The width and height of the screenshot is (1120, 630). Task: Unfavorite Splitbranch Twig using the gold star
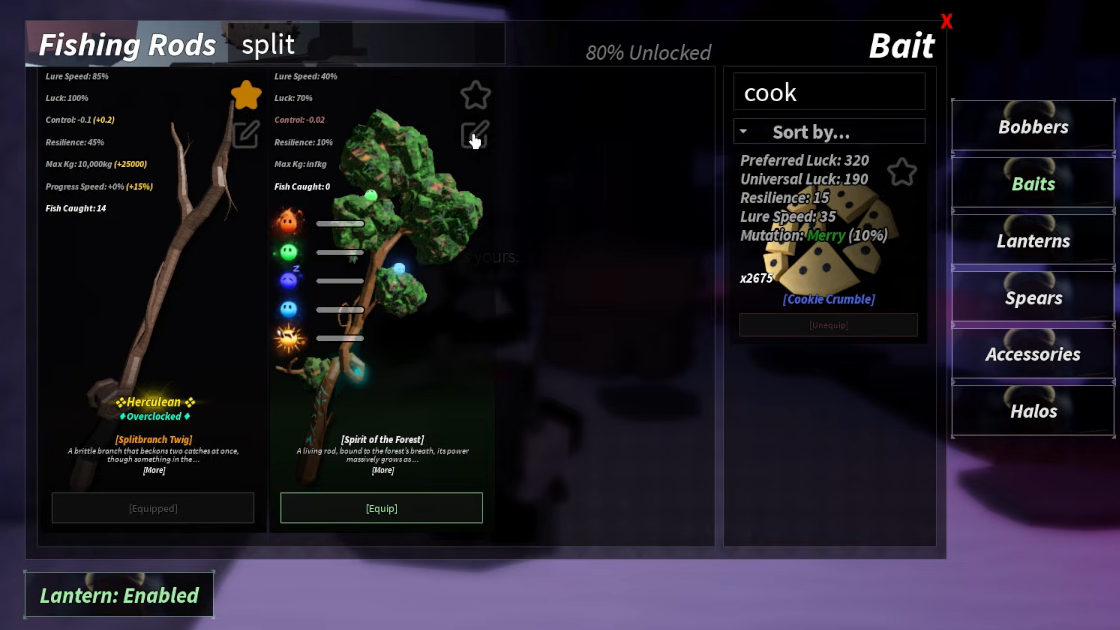pos(246,95)
